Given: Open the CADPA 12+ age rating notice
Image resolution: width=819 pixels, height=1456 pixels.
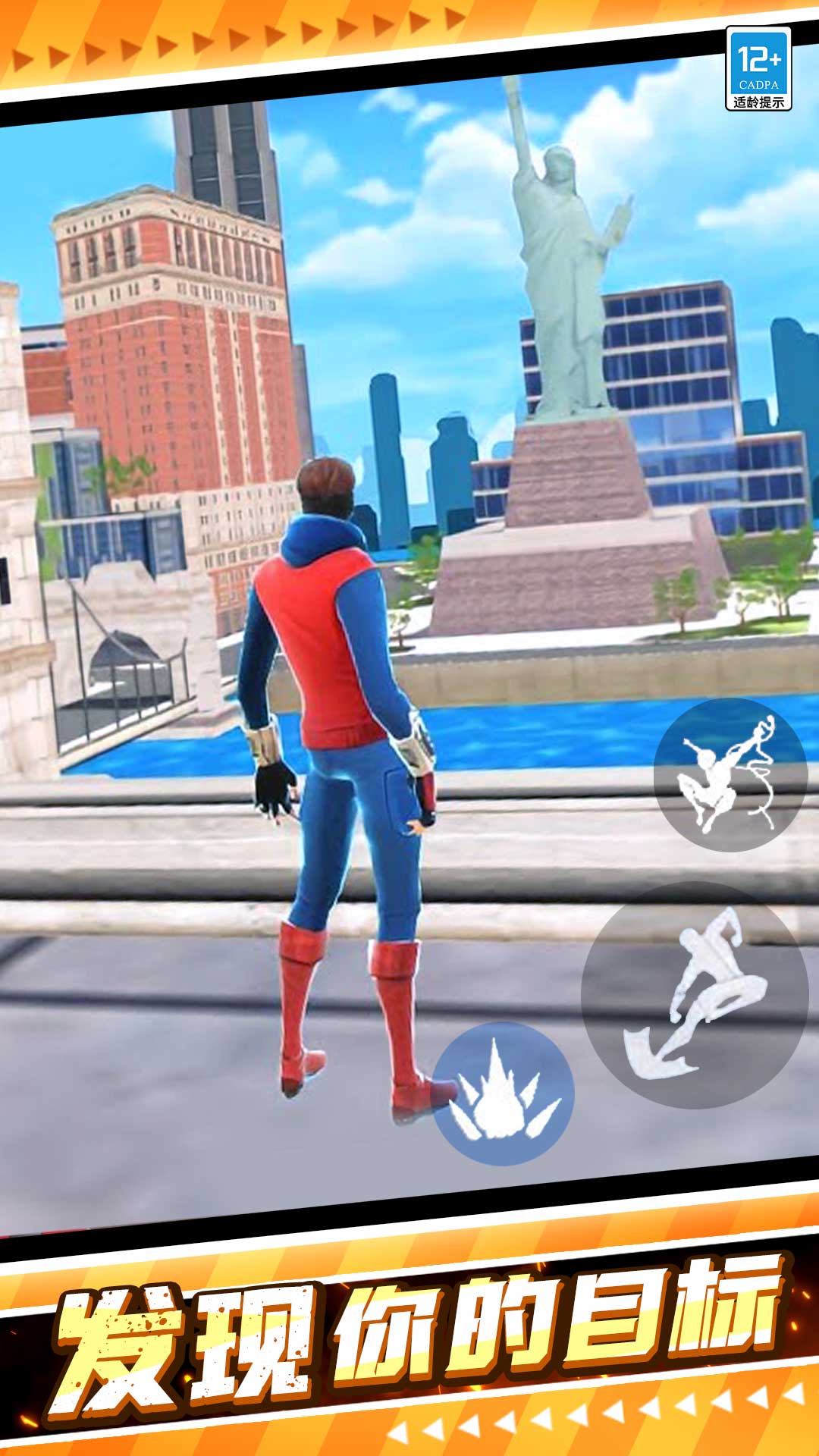Looking at the screenshot, I should (758, 68).
